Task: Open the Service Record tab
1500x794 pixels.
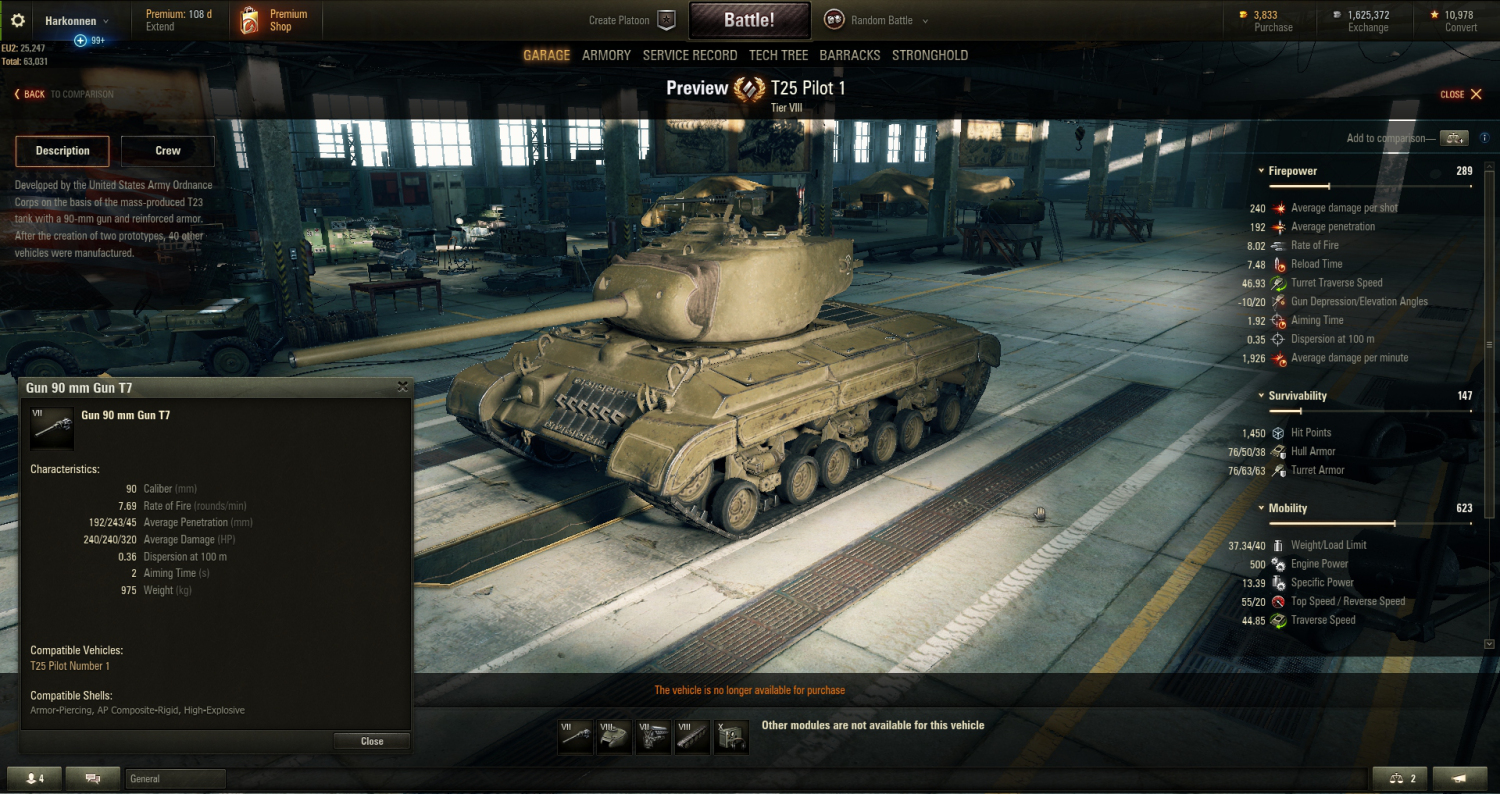Action: [x=690, y=55]
